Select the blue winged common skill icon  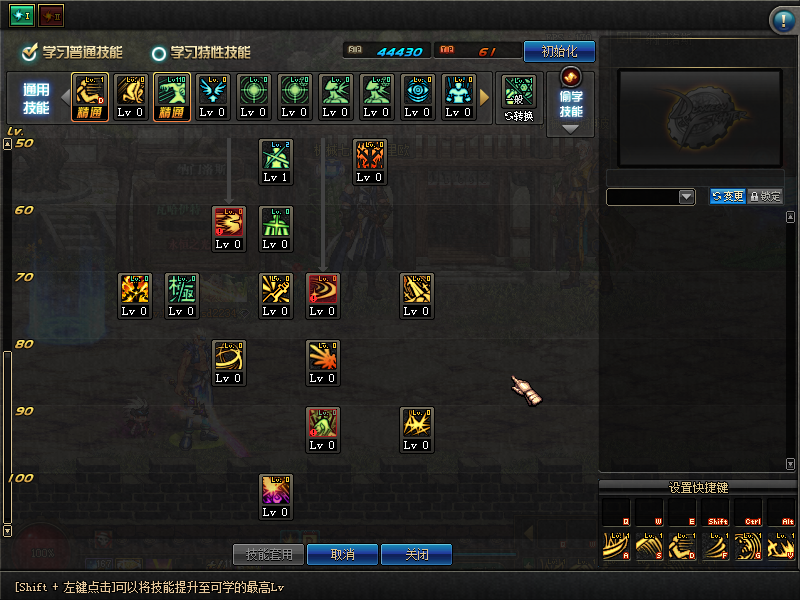(x=212, y=91)
